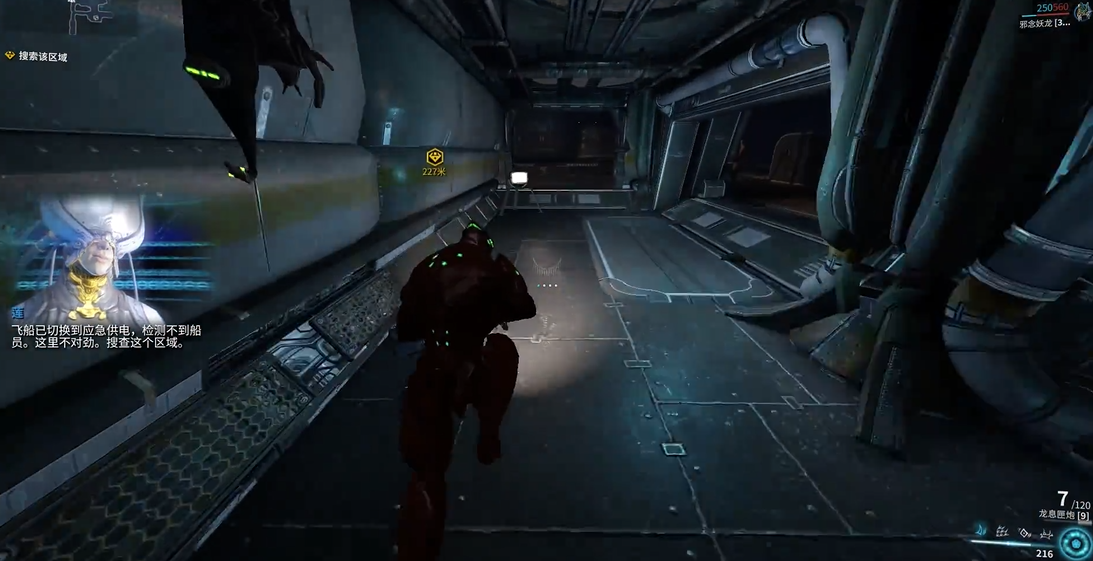
Task: Click the glowing circular energy icon
Action: pyautogui.click(x=1076, y=543)
